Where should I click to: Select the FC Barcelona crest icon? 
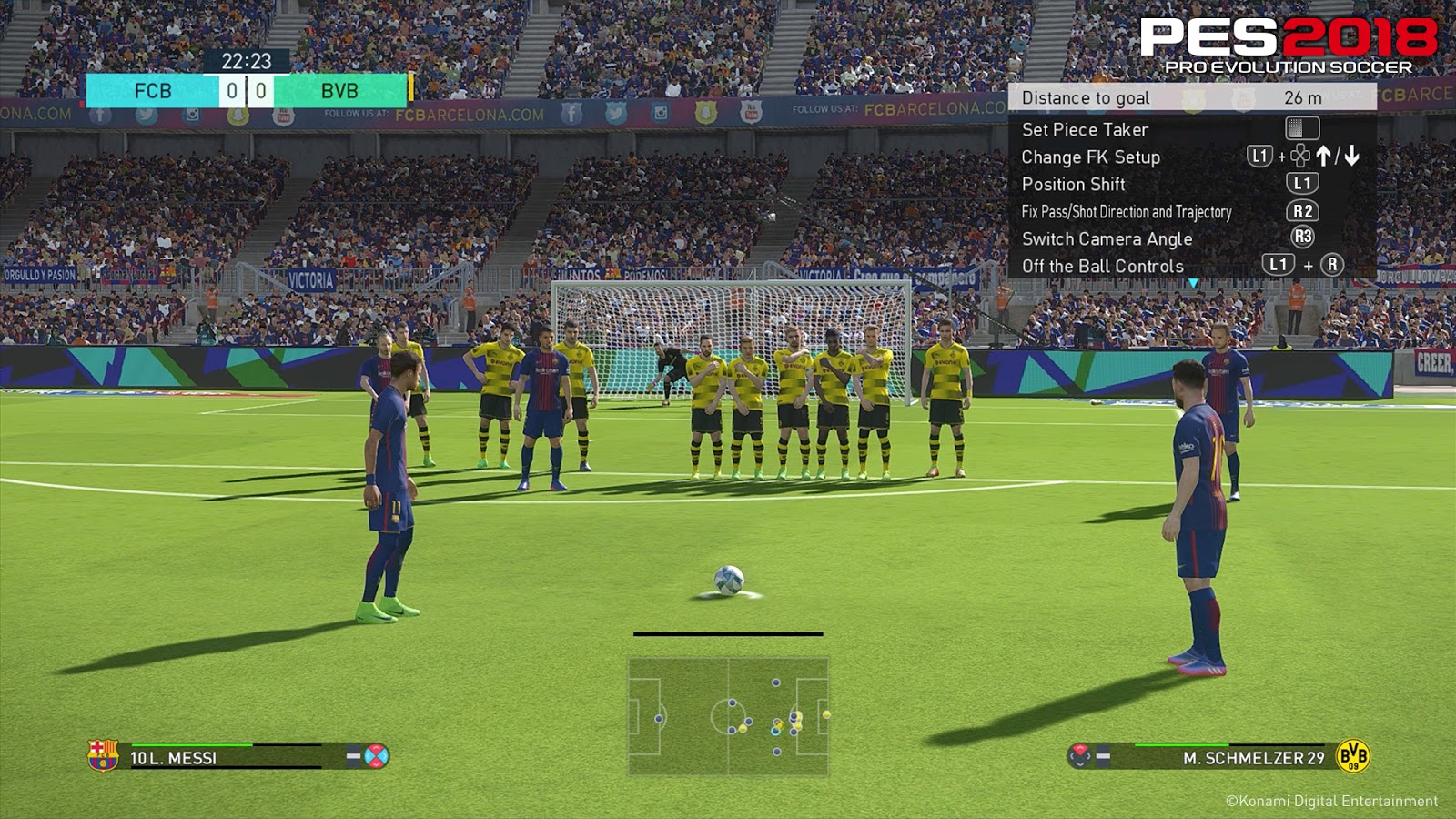pyautogui.click(x=101, y=756)
